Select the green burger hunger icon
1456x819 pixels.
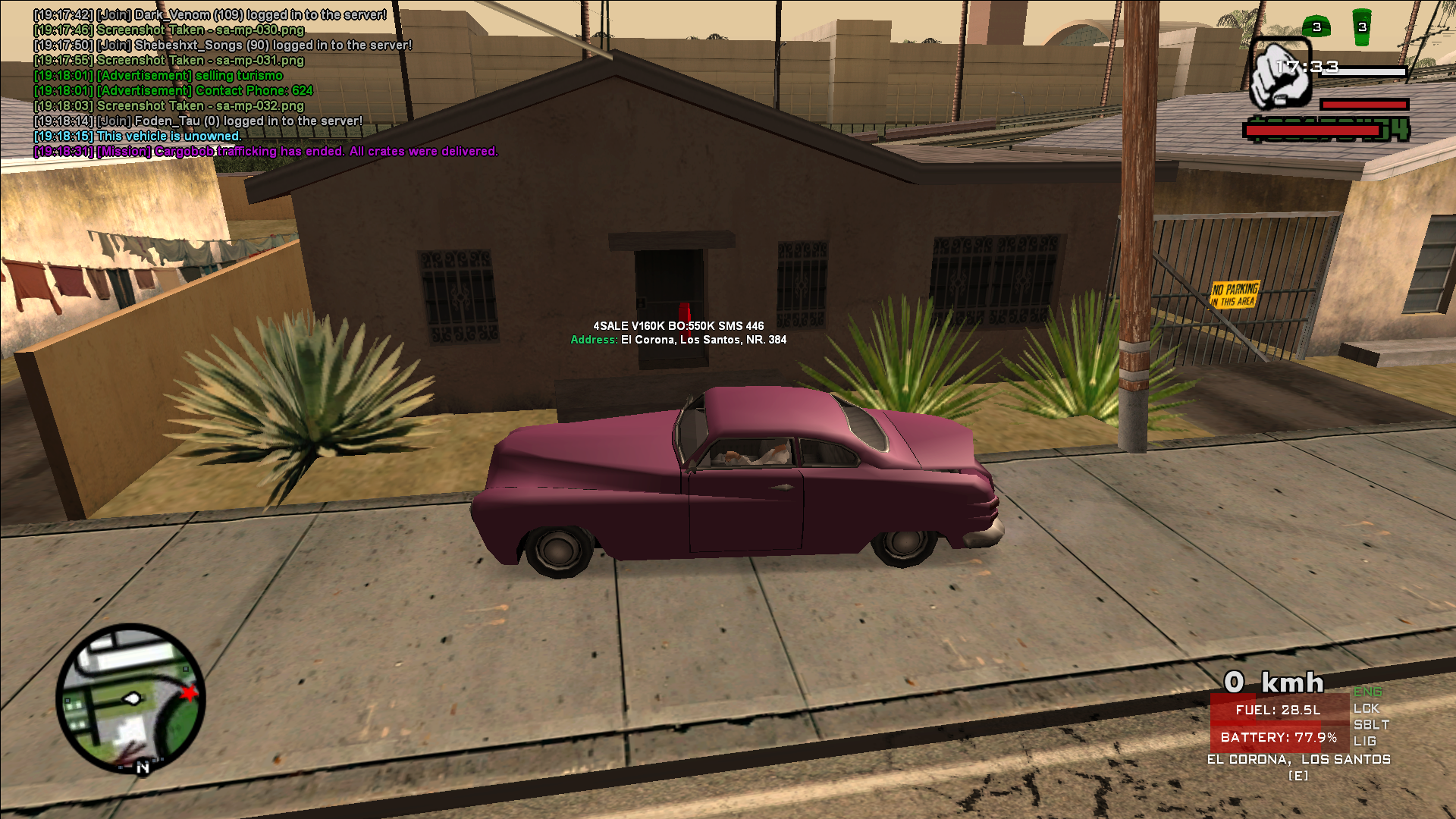(x=1316, y=27)
